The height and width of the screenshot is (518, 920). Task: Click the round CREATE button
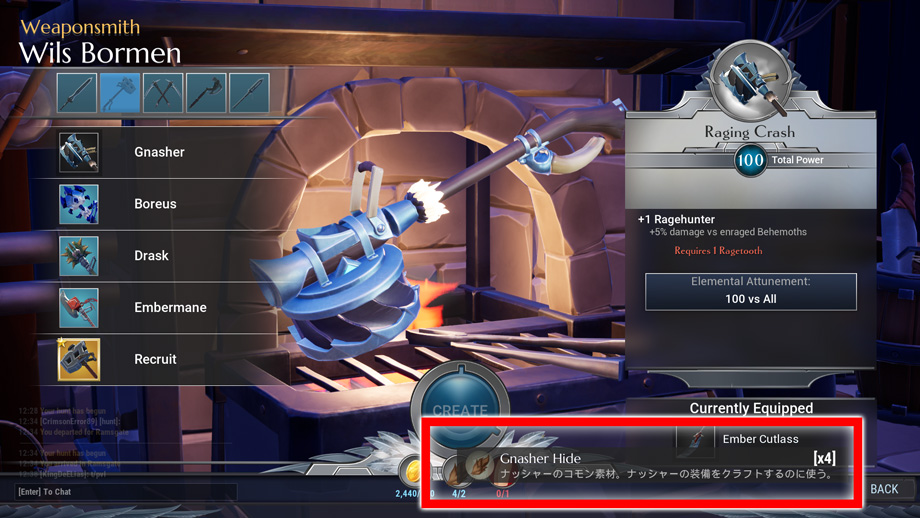pos(459,405)
